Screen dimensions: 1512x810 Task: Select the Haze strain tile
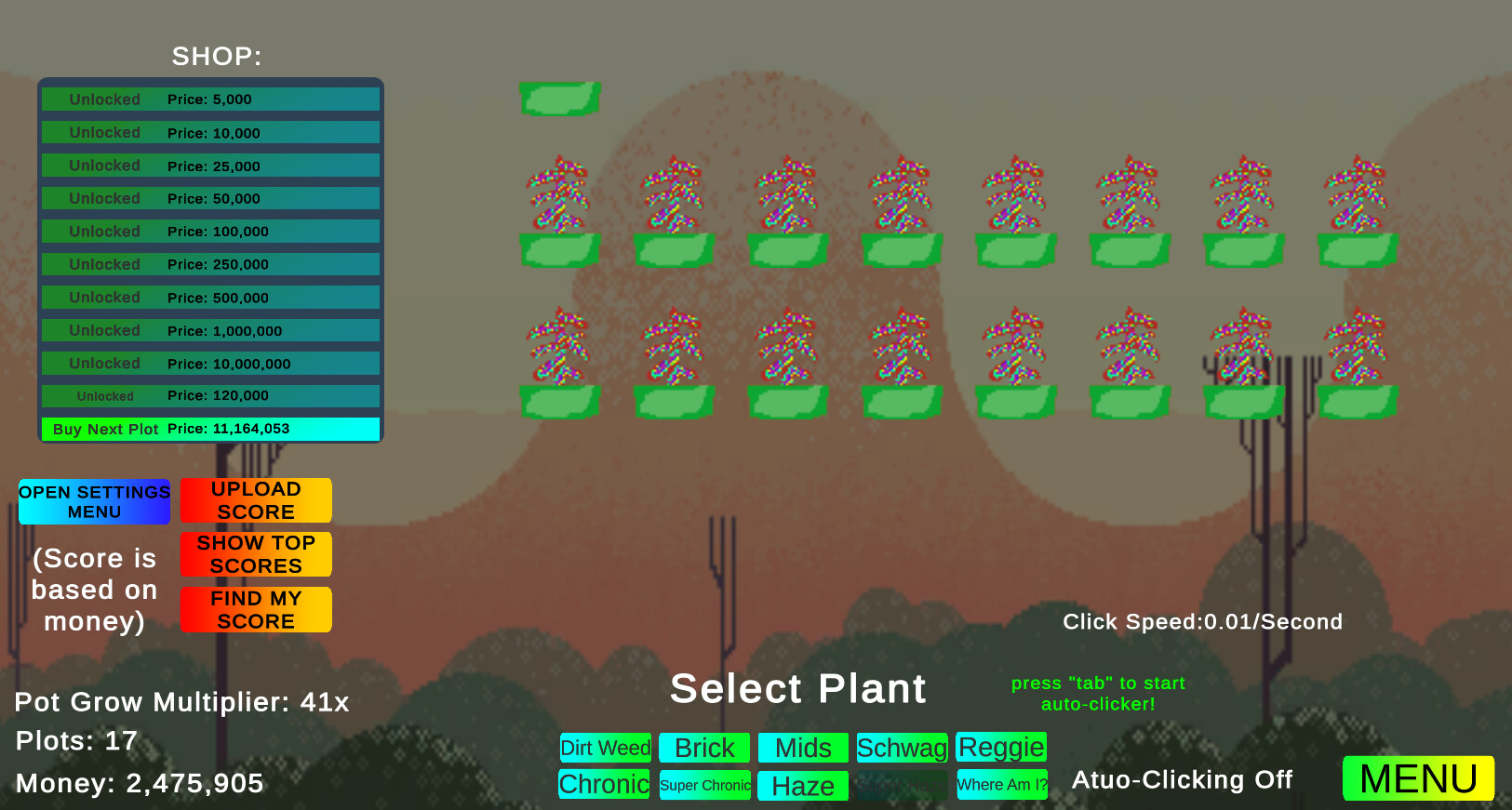[x=802, y=786]
